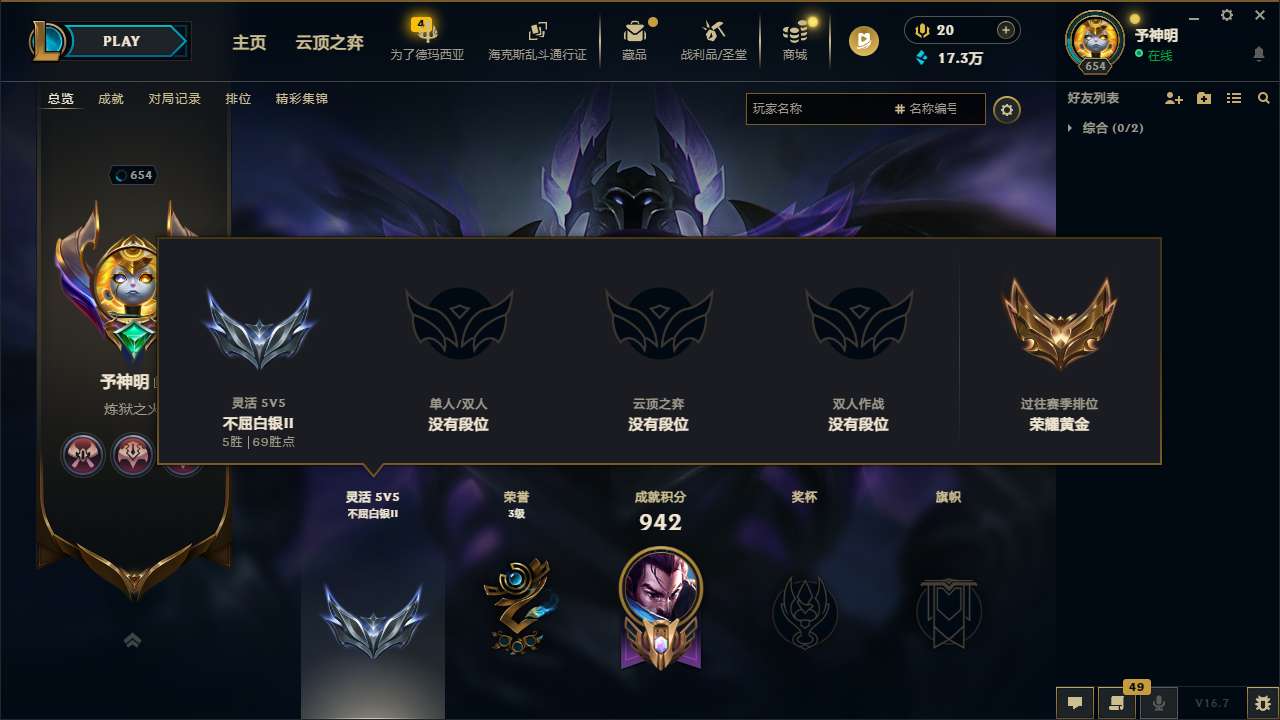Open 战利品/圣堂 loot page
The image size is (1280, 720).
point(715,40)
